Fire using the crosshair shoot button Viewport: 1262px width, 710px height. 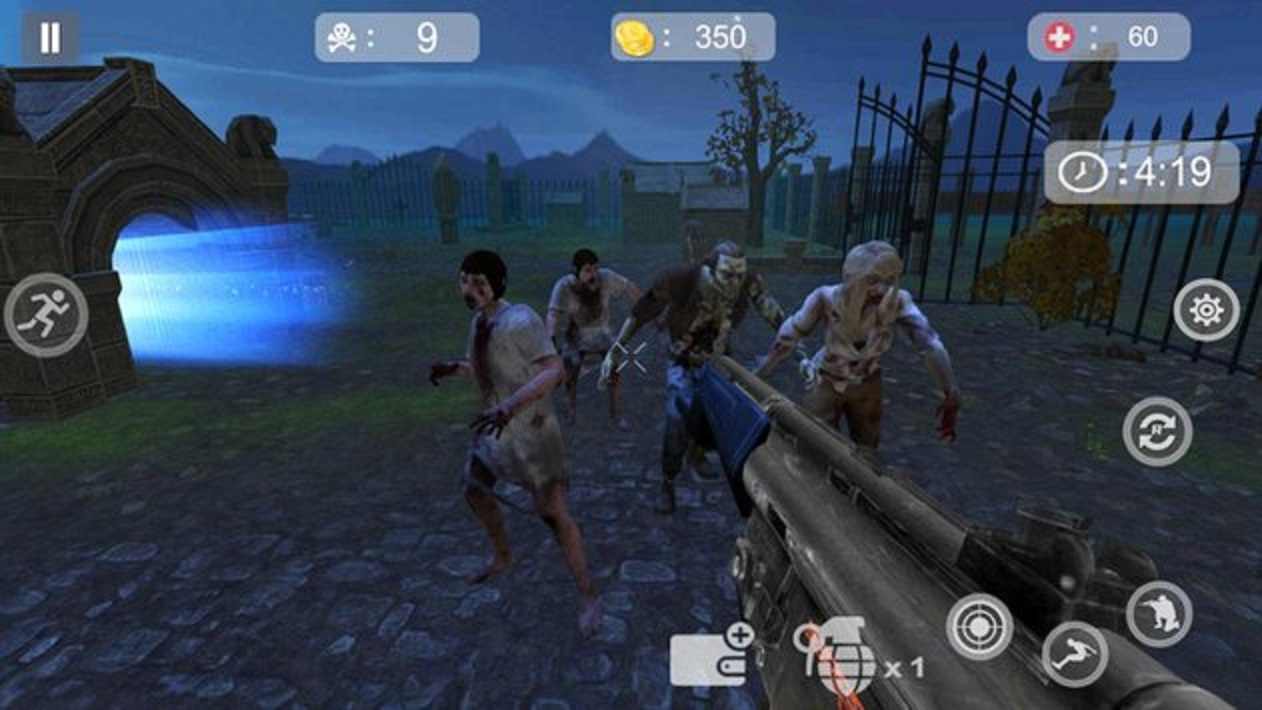pos(979,627)
